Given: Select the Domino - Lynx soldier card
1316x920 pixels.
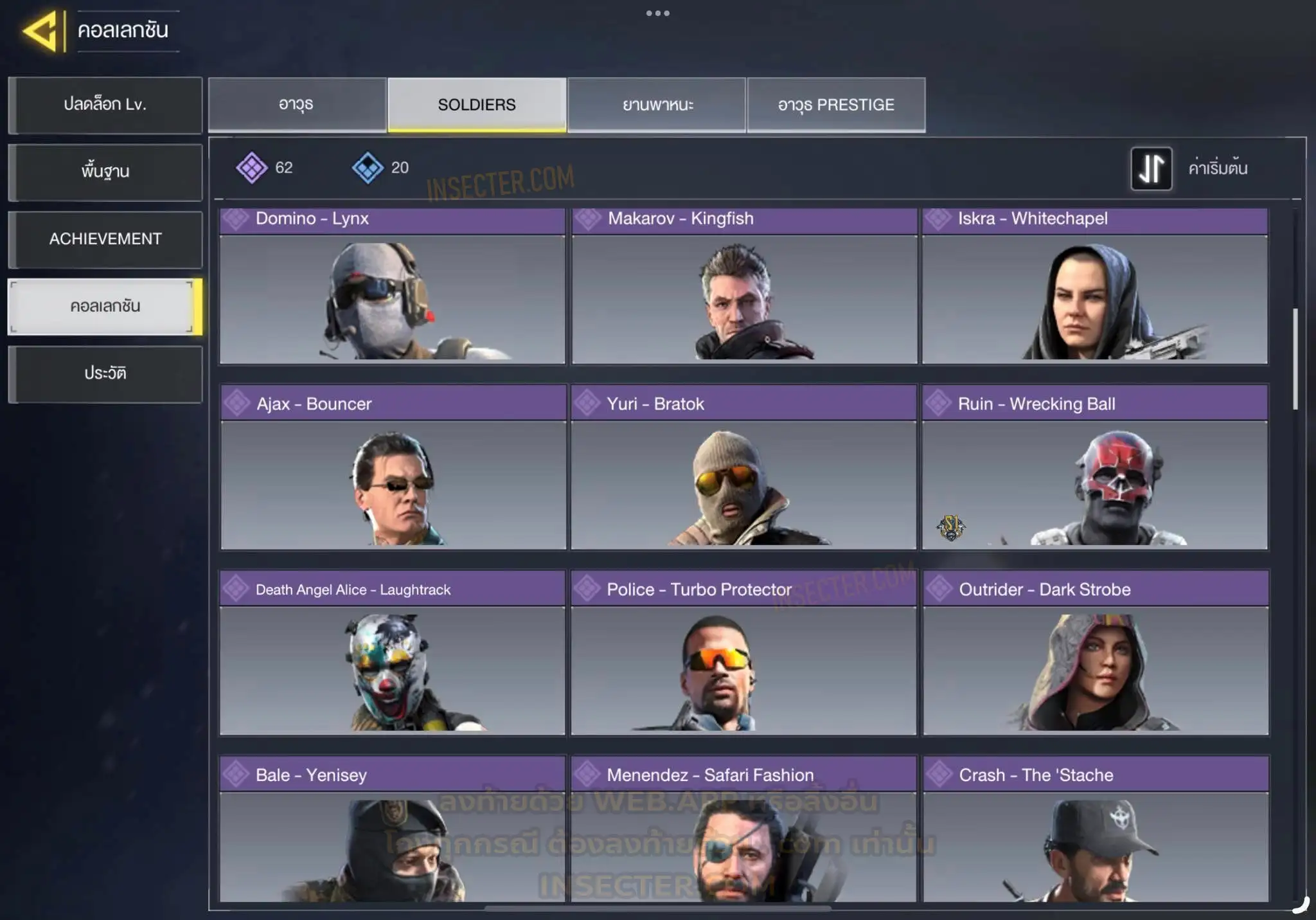Looking at the screenshot, I should click(x=392, y=287).
